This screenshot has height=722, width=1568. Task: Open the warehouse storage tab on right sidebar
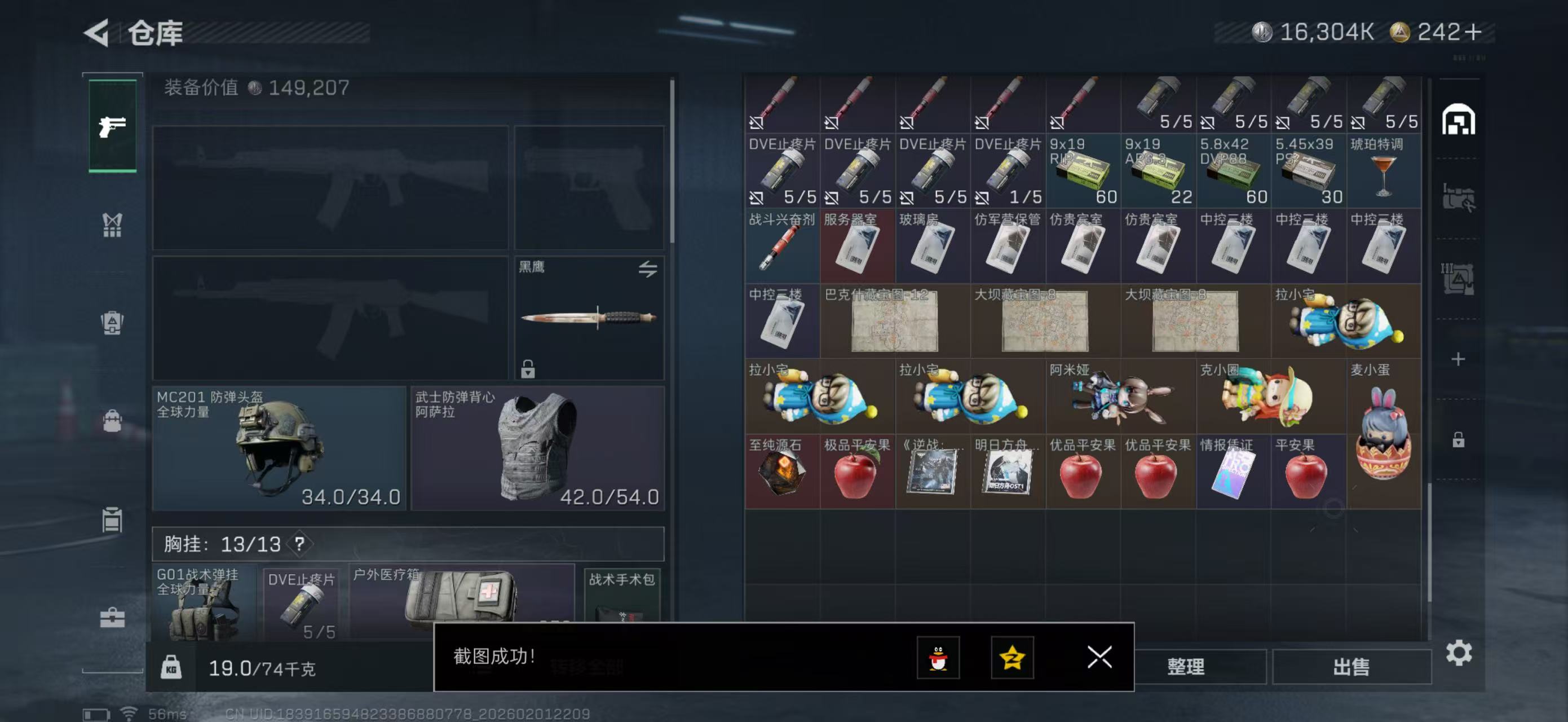[1460, 120]
